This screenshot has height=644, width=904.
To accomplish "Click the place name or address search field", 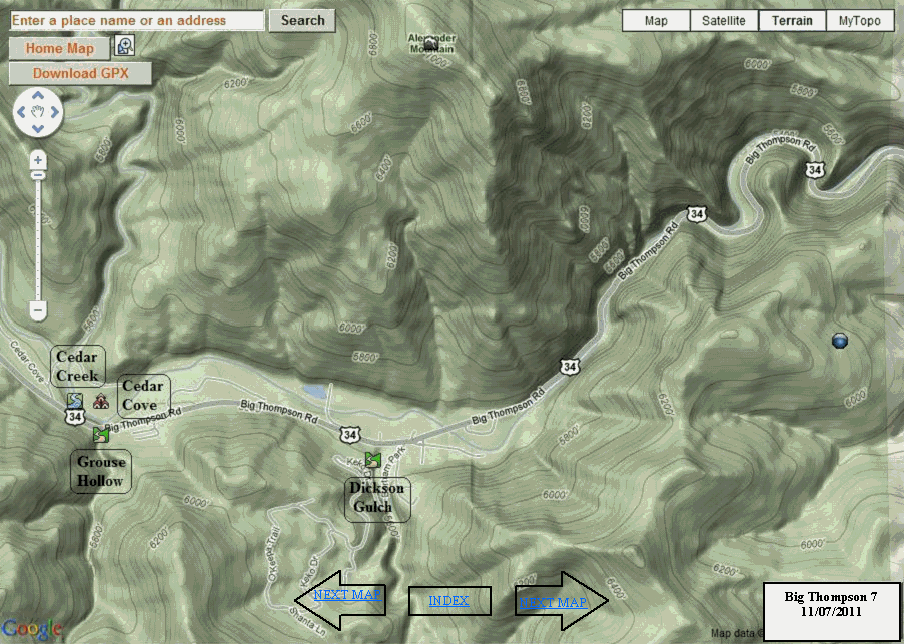I will point(137,20).
